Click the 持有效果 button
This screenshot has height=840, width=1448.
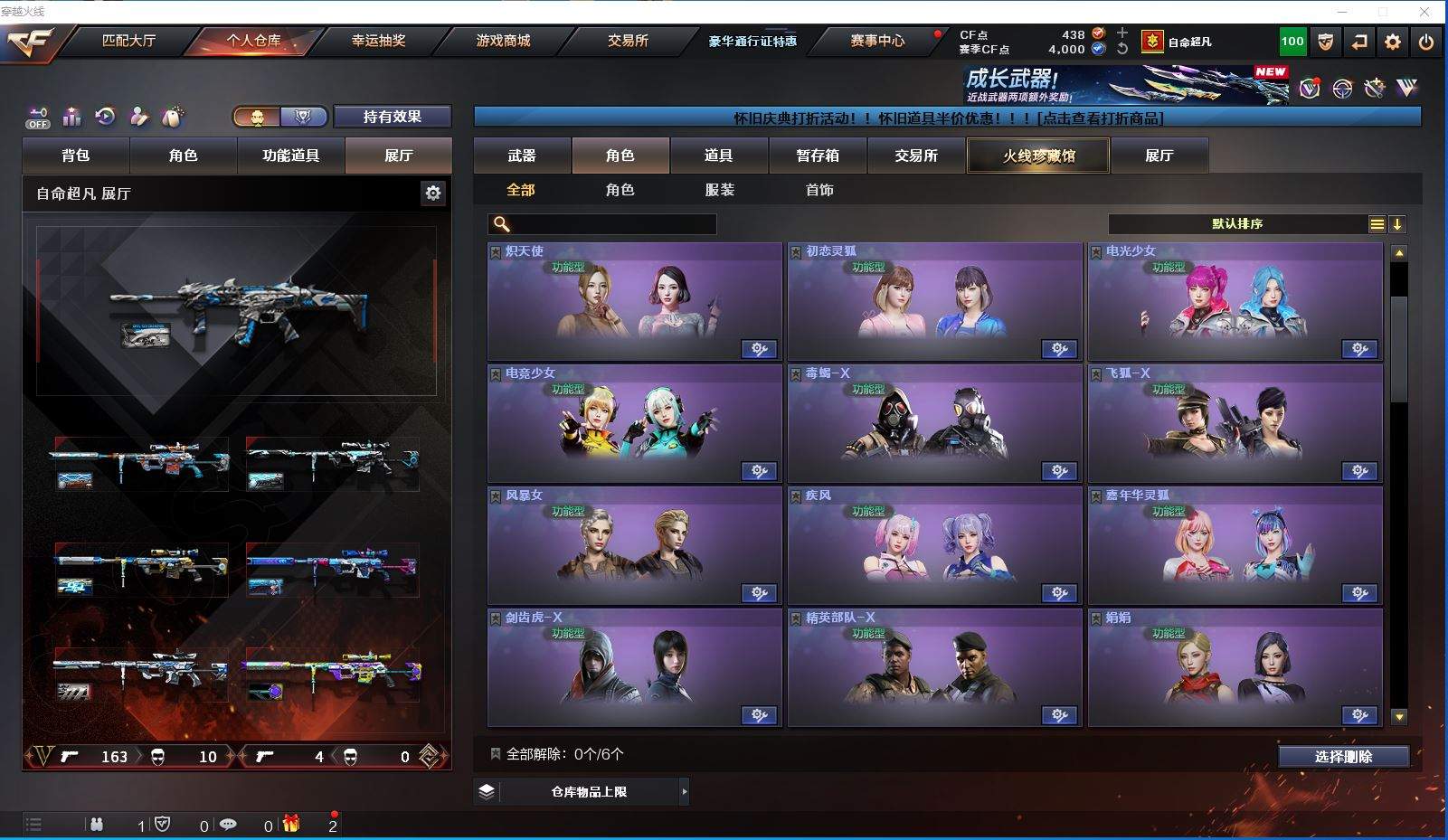[x=393, y=117]
